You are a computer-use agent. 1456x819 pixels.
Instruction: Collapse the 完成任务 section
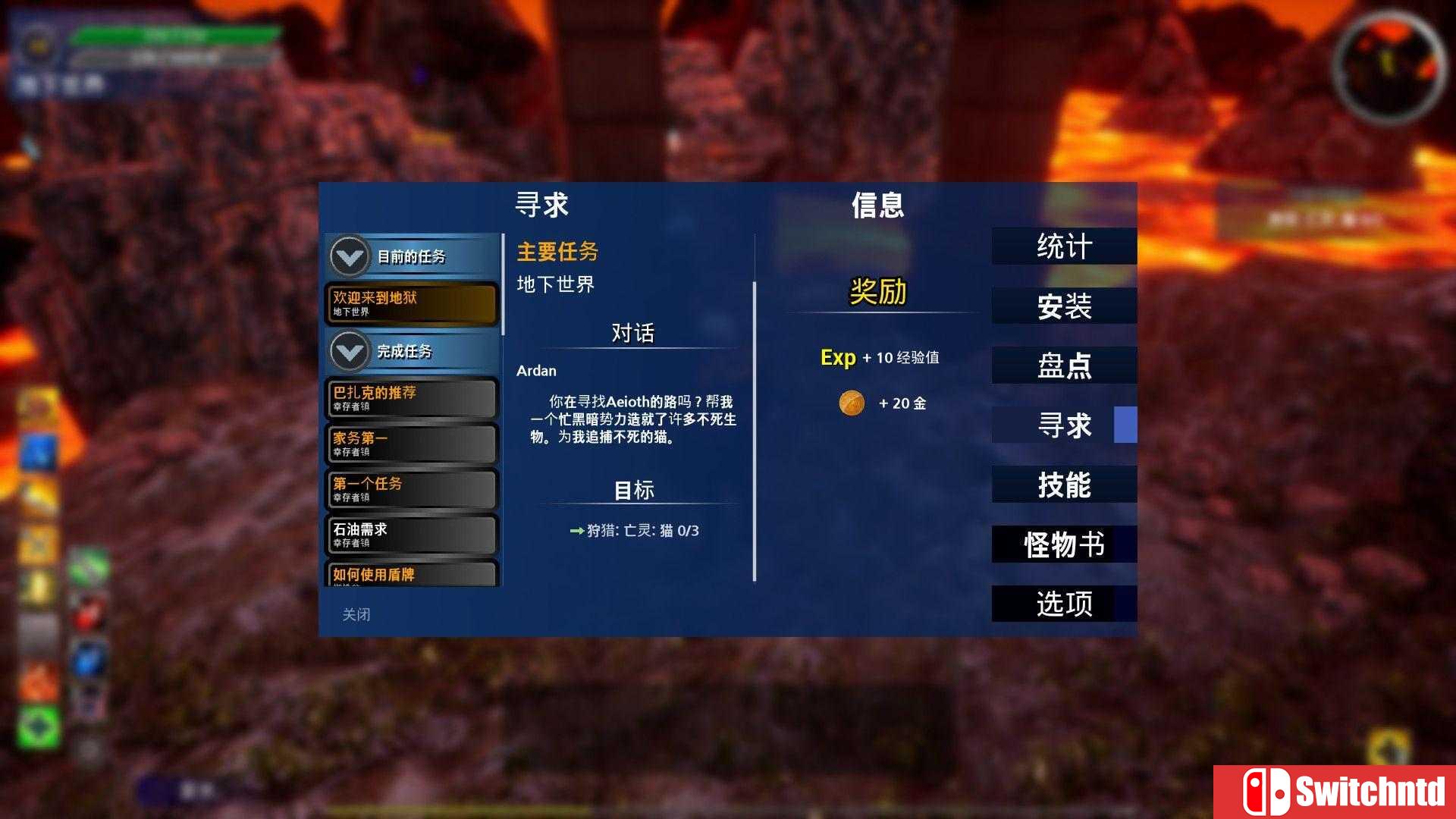click(348, 351)
